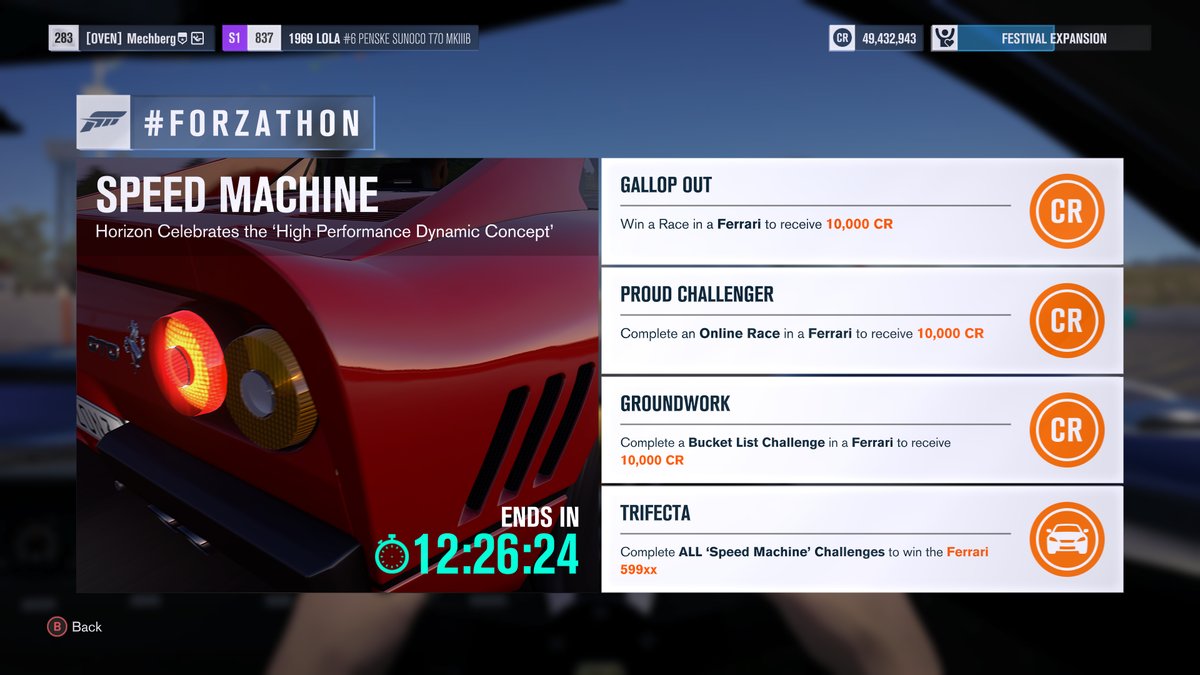This screenshot has height=675, width=1200.
Task: Click the Trifecta car reward icon
Action: [x=1066, y=539]
